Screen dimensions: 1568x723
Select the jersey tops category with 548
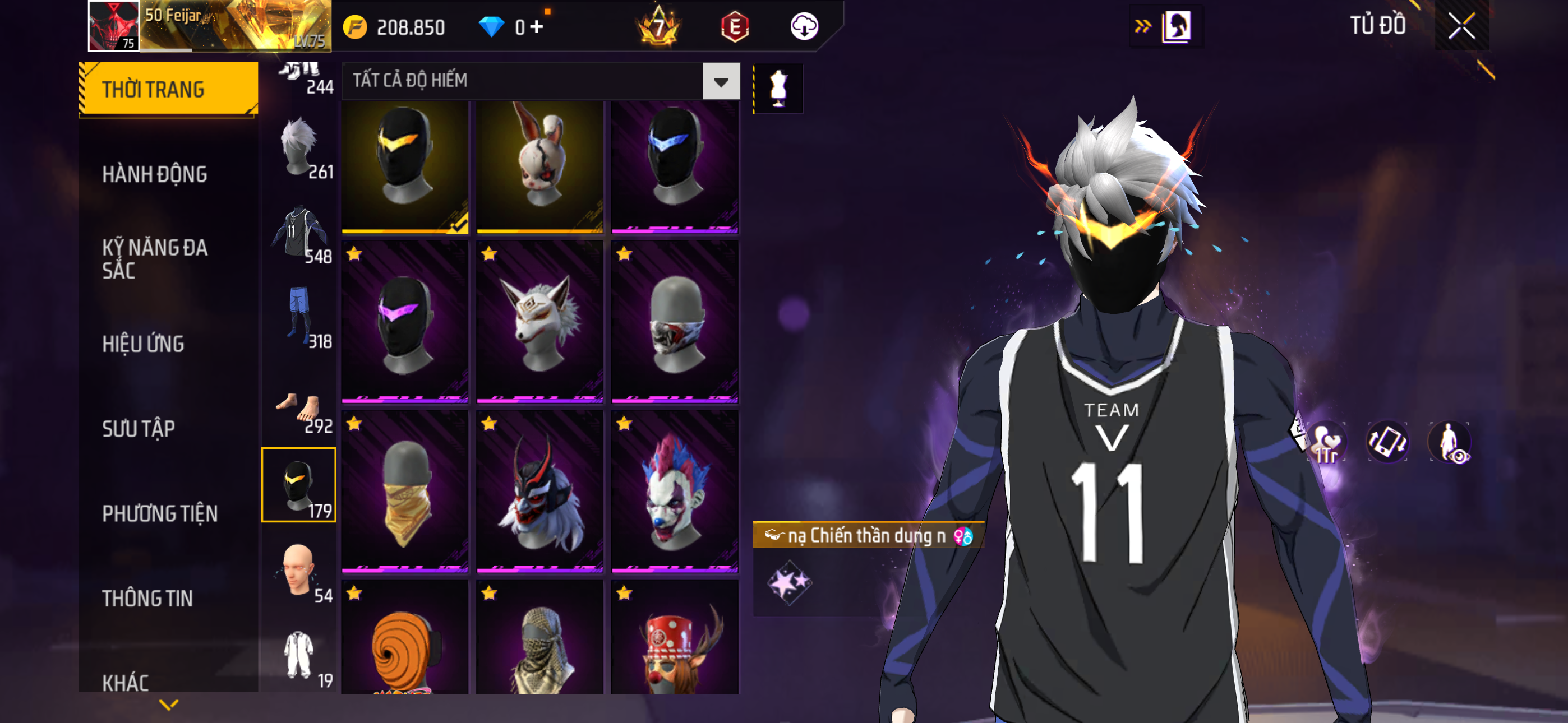pos(299,233)
